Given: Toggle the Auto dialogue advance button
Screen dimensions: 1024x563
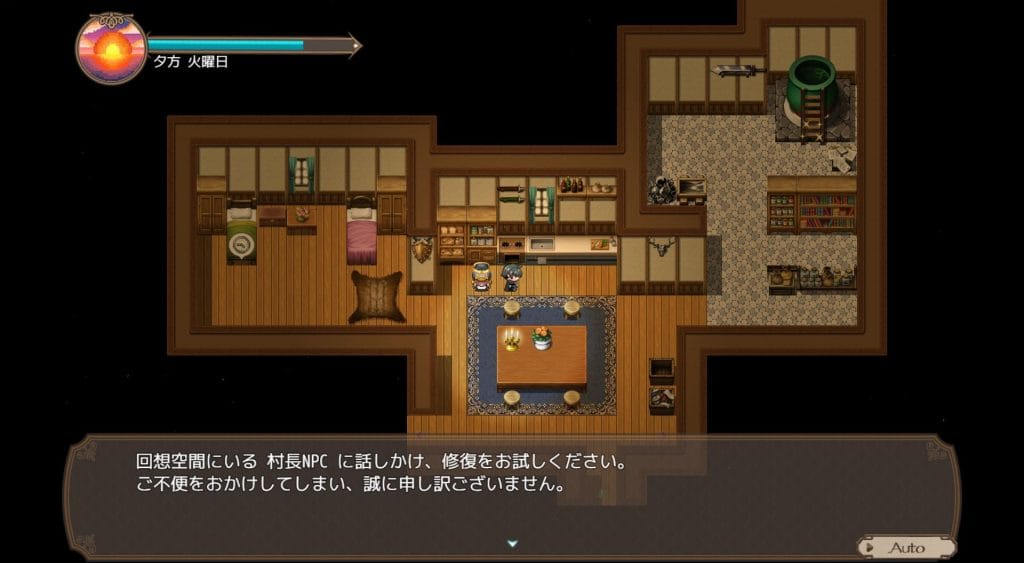Looking at the screenshot, I should coord(905,547).
